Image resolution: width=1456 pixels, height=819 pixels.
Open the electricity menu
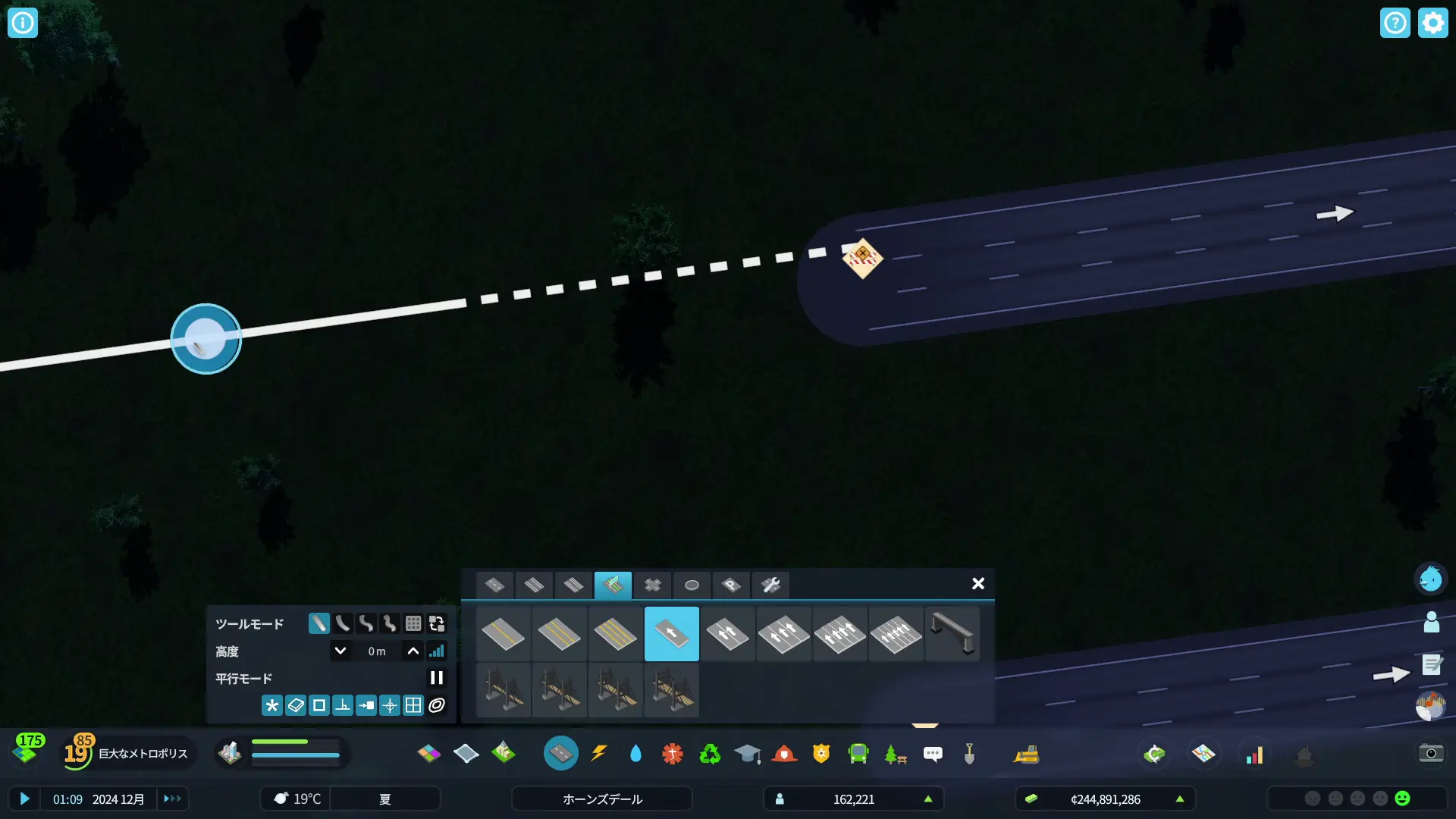[599, 753]
